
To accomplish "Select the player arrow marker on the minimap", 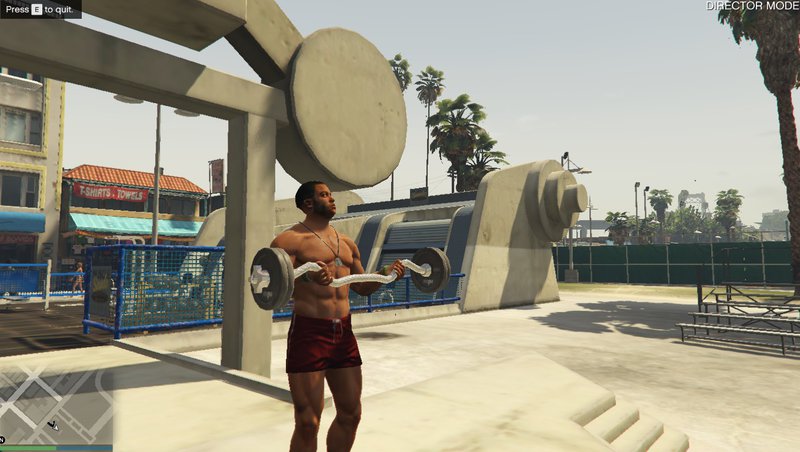I will [x=54, y=425].
